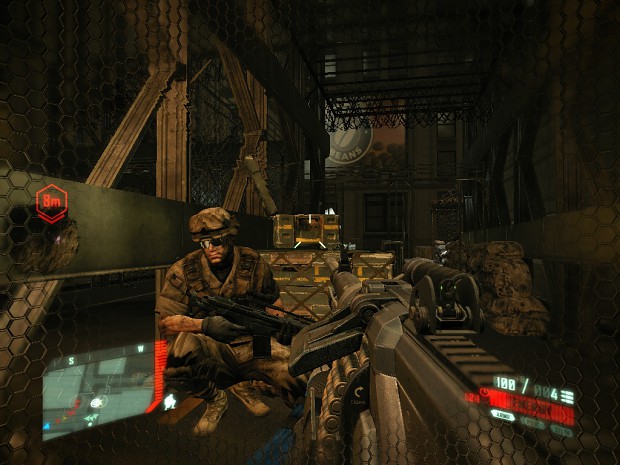Click the minimap radar panel
Image resolution: width=620 pixels, height=465 pixels.
97,392
